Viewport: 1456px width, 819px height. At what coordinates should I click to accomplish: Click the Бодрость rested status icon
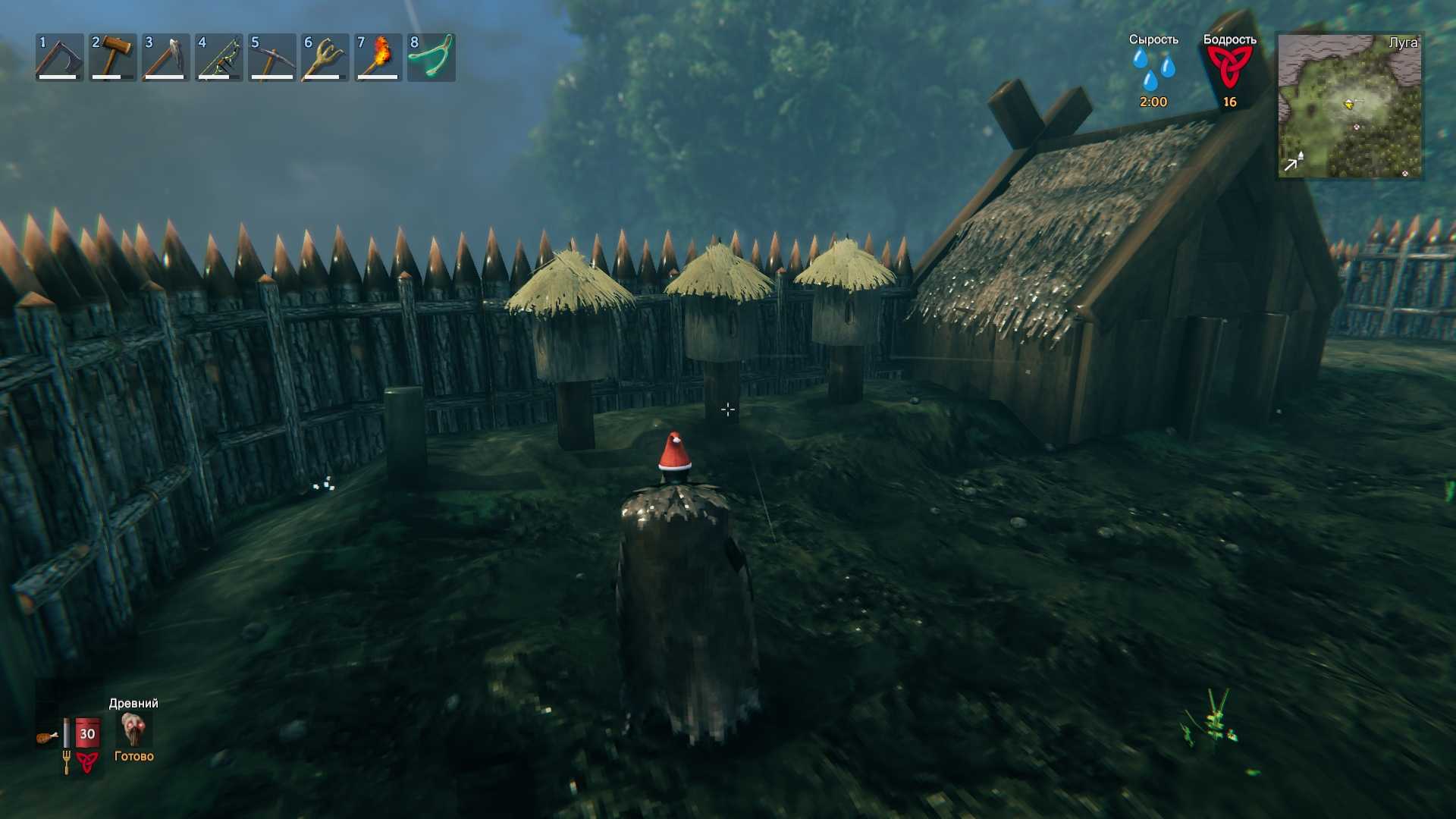tap(1229, 68)
